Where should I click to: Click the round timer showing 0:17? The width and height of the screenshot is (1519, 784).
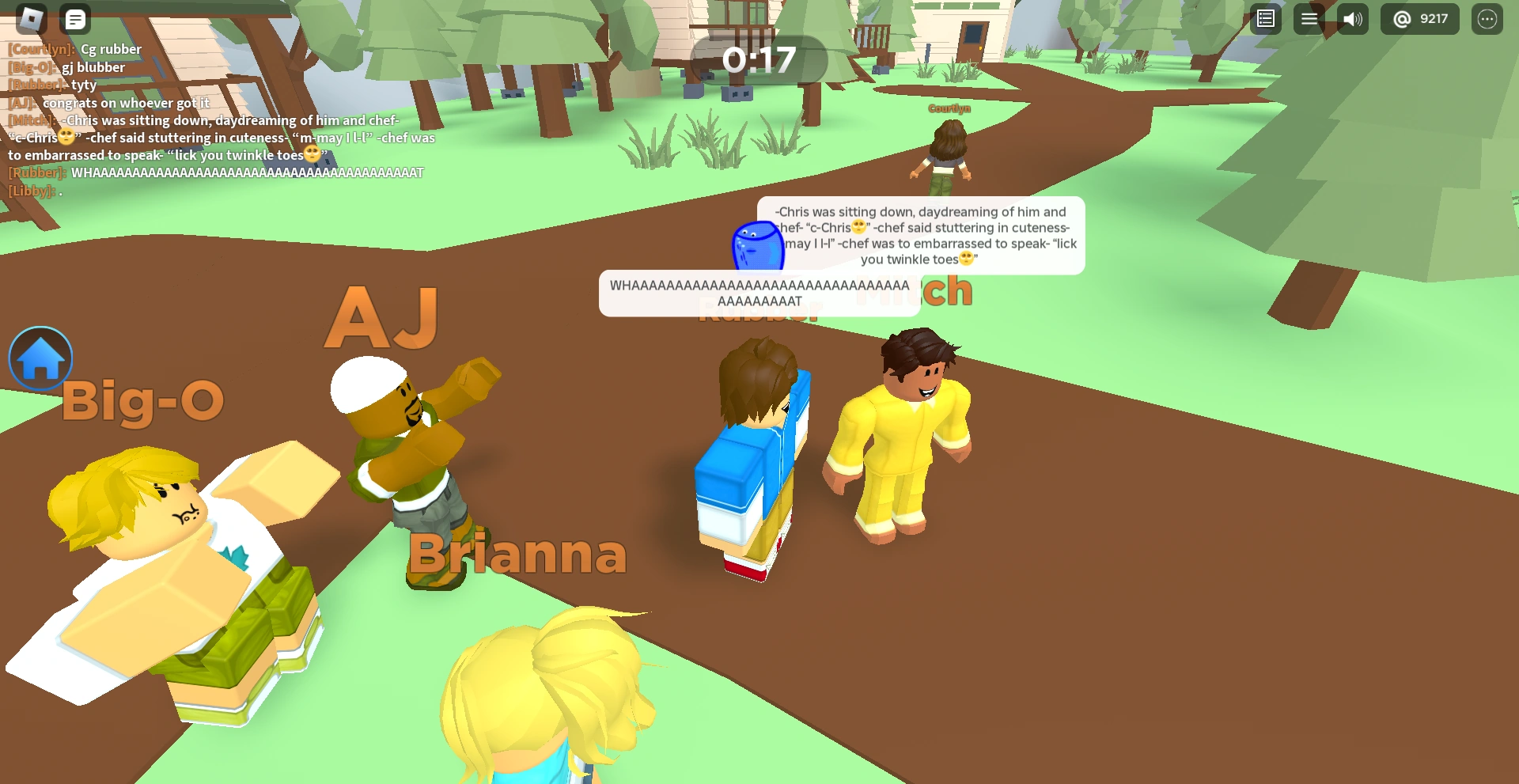[x=759, y=59]
